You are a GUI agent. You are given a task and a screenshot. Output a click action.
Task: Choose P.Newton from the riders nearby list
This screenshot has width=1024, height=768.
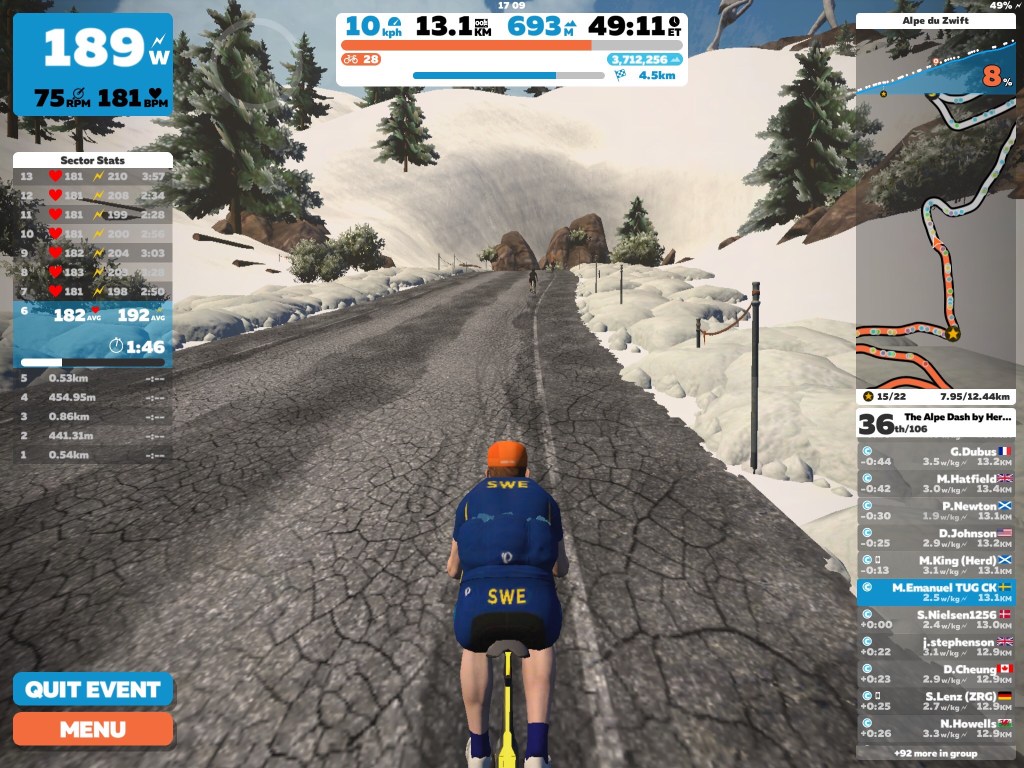coord(935,510)
